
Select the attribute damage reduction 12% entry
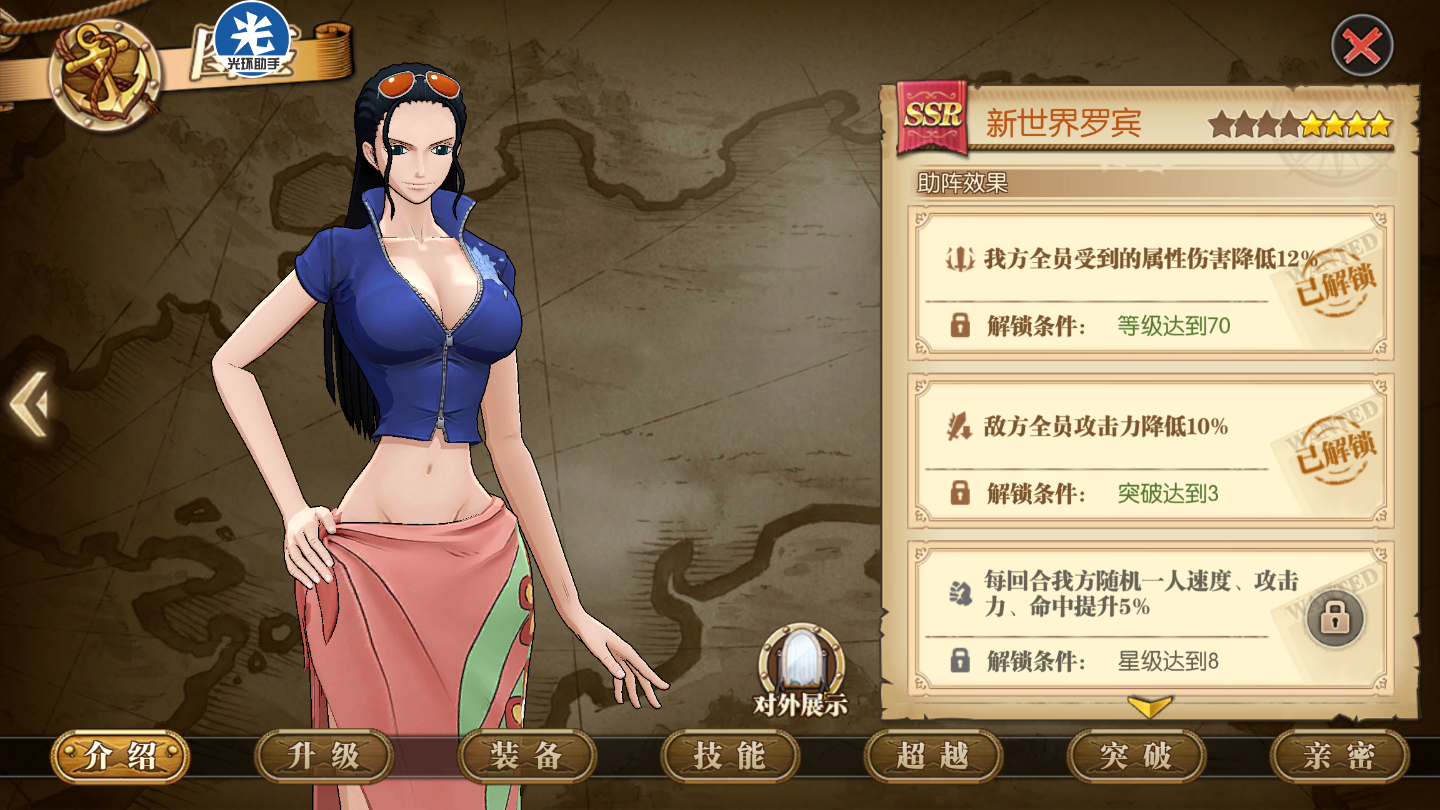point(1150,260)
